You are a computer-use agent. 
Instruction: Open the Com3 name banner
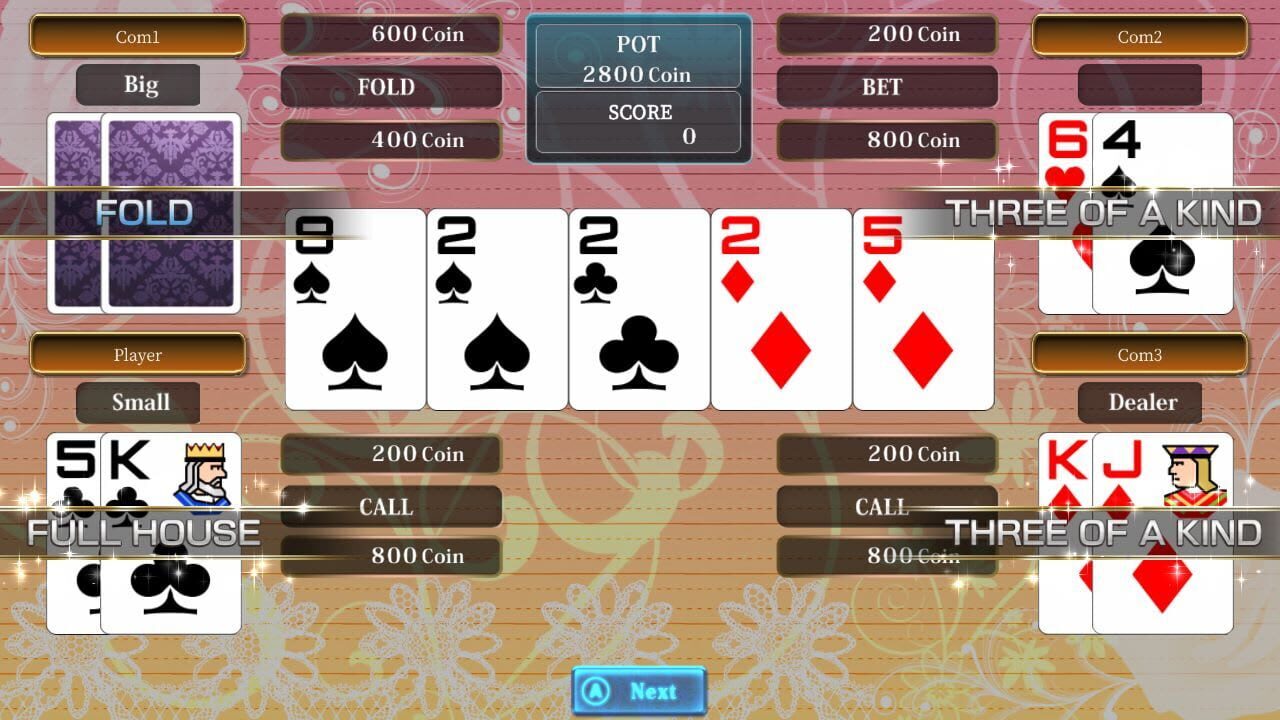(x=1142, y=355)
